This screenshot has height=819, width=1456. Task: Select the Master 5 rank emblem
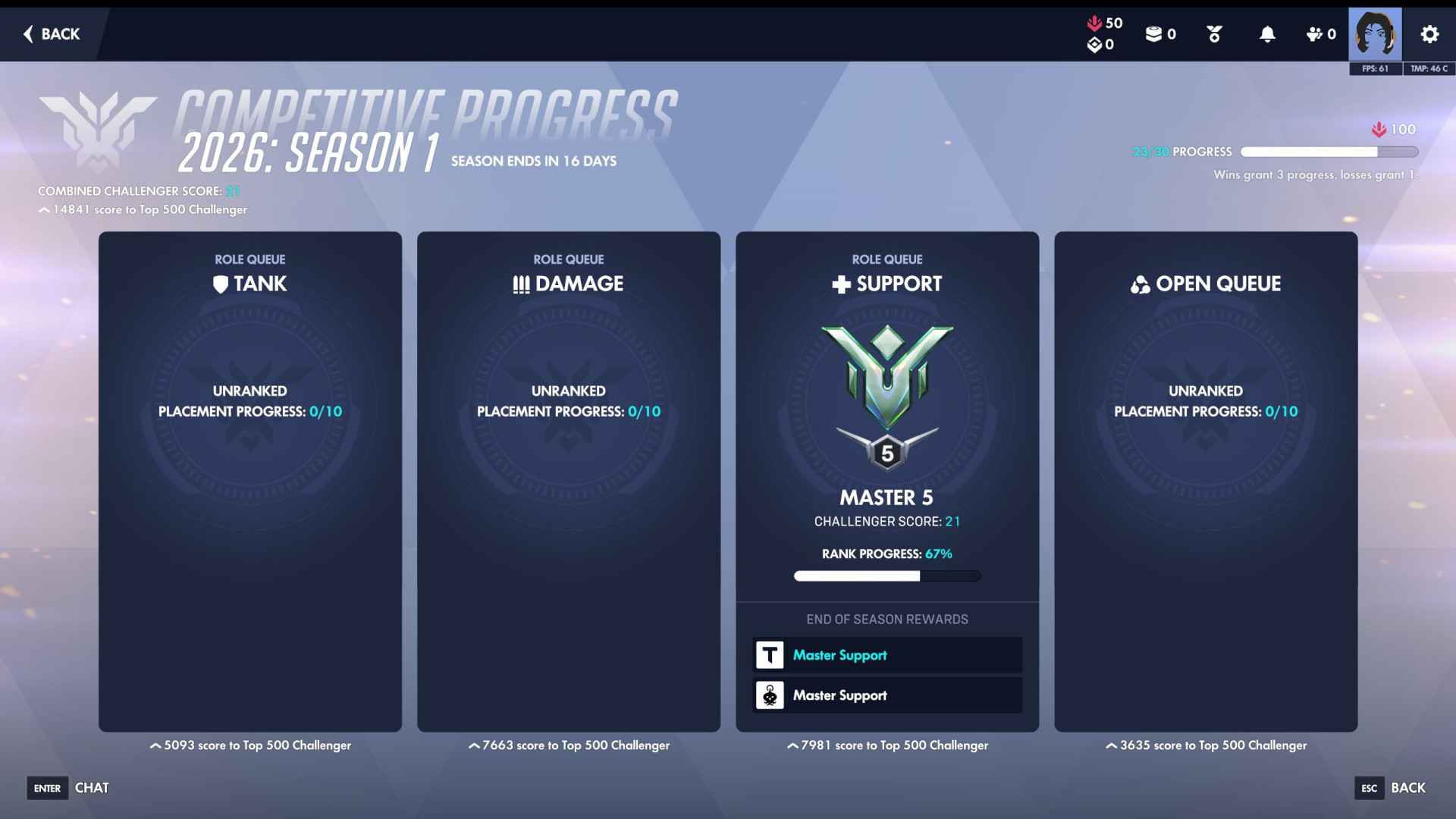886,387
